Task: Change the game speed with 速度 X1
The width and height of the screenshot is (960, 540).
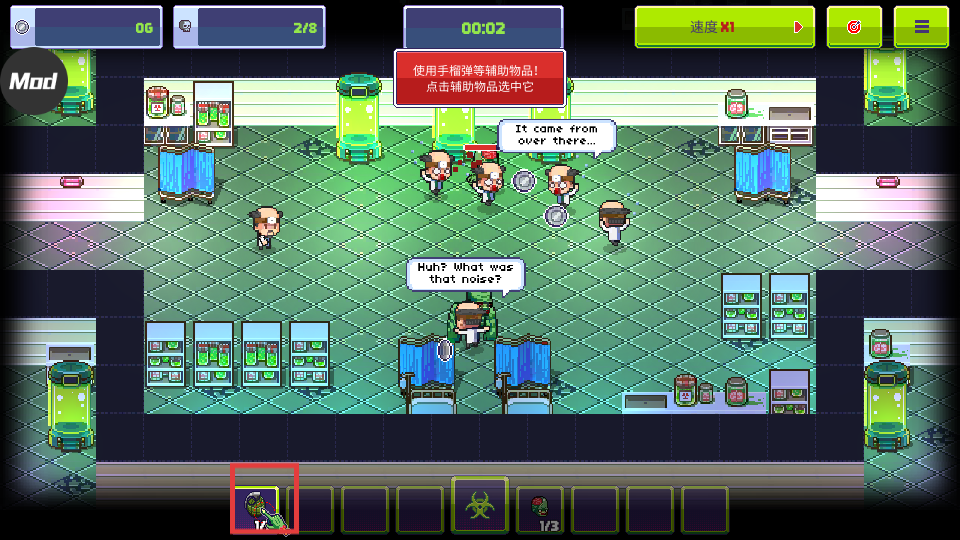Action: [724, 27]
